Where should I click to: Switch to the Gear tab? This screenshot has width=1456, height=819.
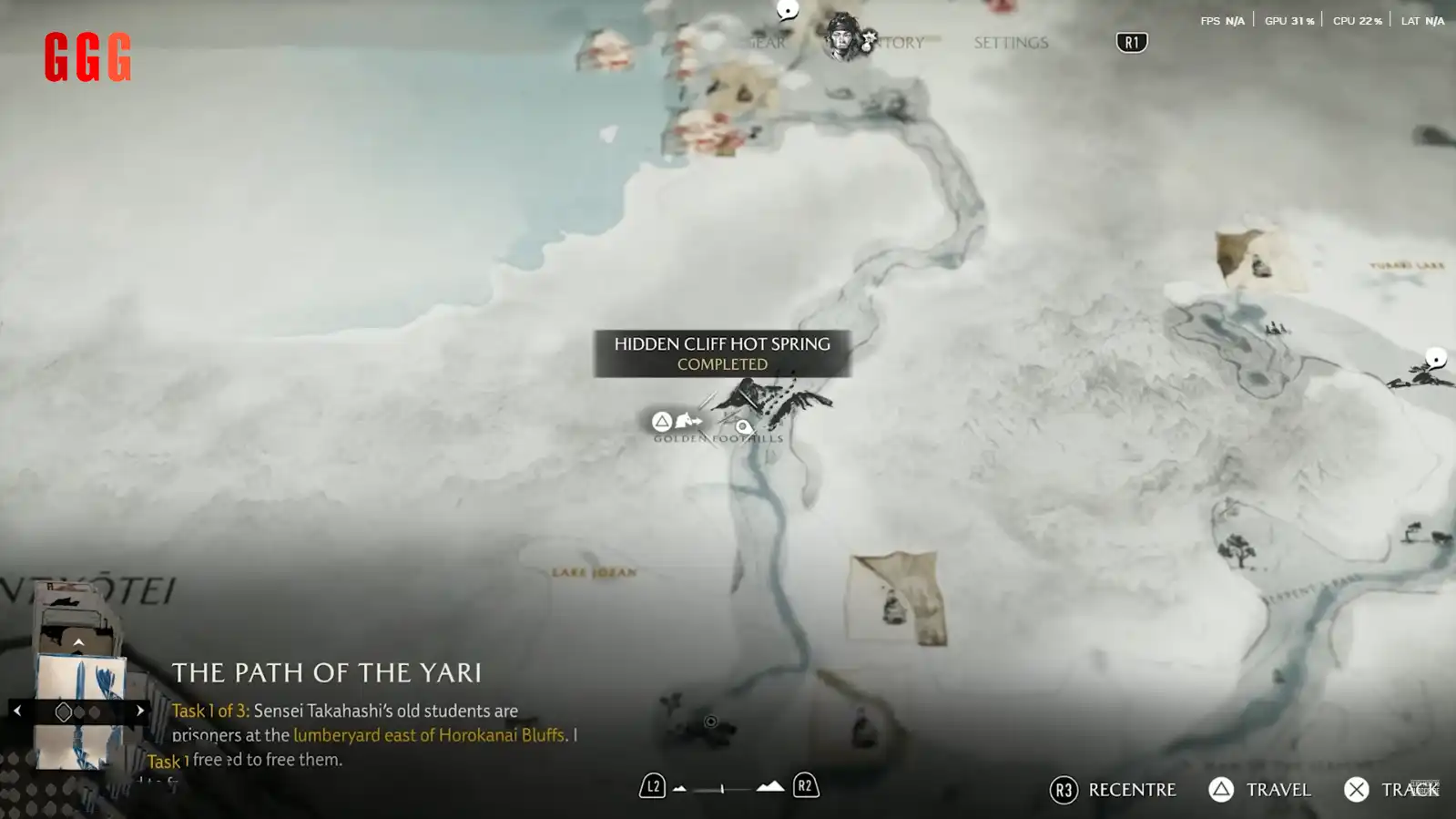pyautogui.click(x=768, y=43)
